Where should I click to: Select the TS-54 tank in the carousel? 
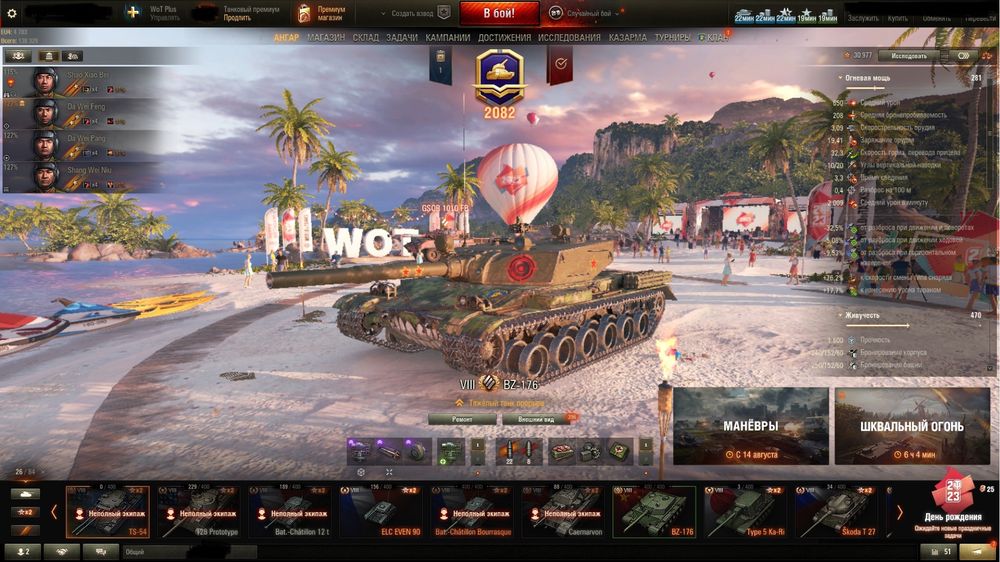[105, 511]
